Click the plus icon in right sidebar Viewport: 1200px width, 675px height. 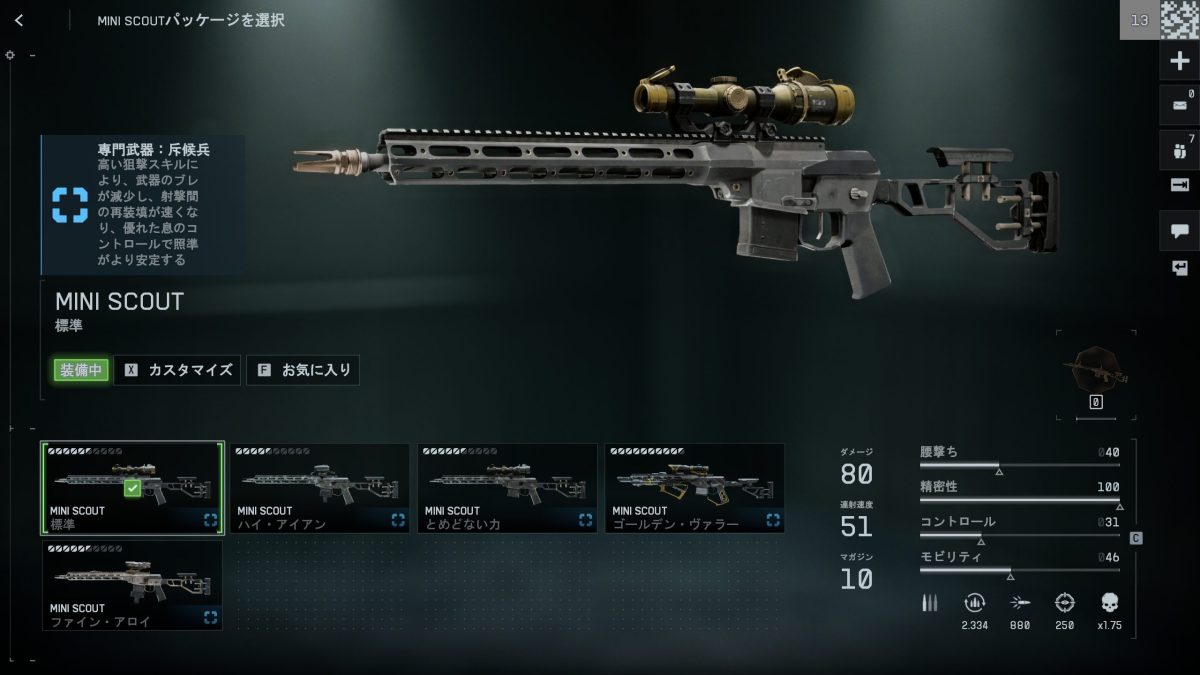tap(1179, 61)
